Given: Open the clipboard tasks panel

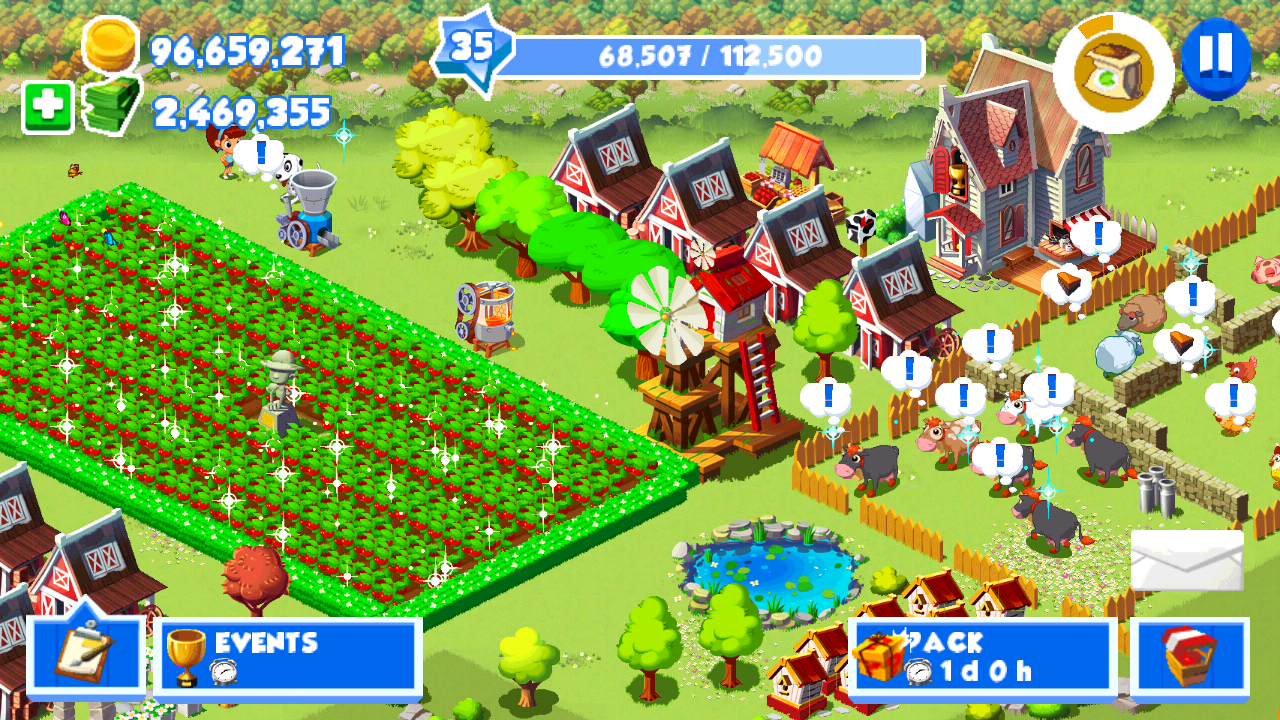Looking at the screenshot, I should pos(86,655).
